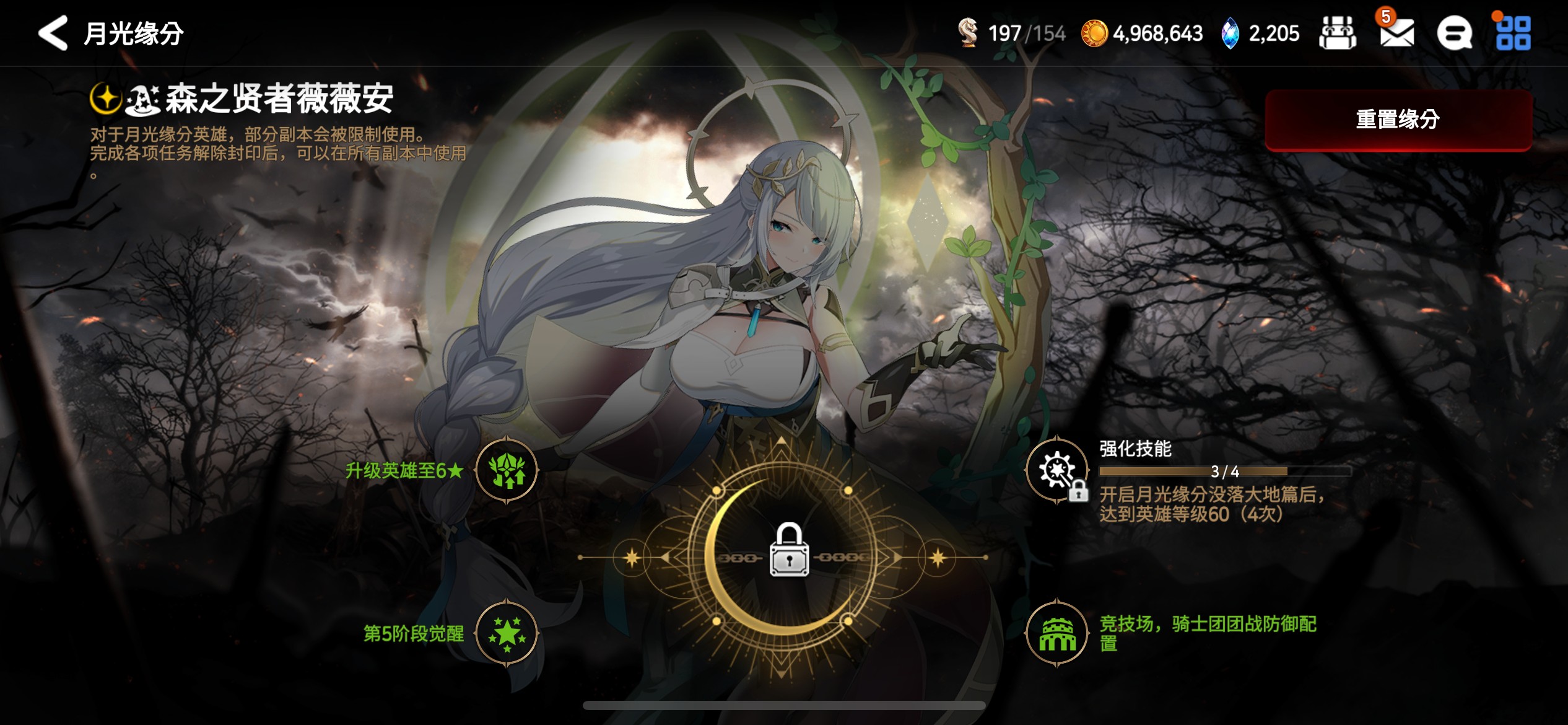The width and height of the screenshot is (1568, 725).
Task: Tap the gold coin currency icon
Action: 1094,33
